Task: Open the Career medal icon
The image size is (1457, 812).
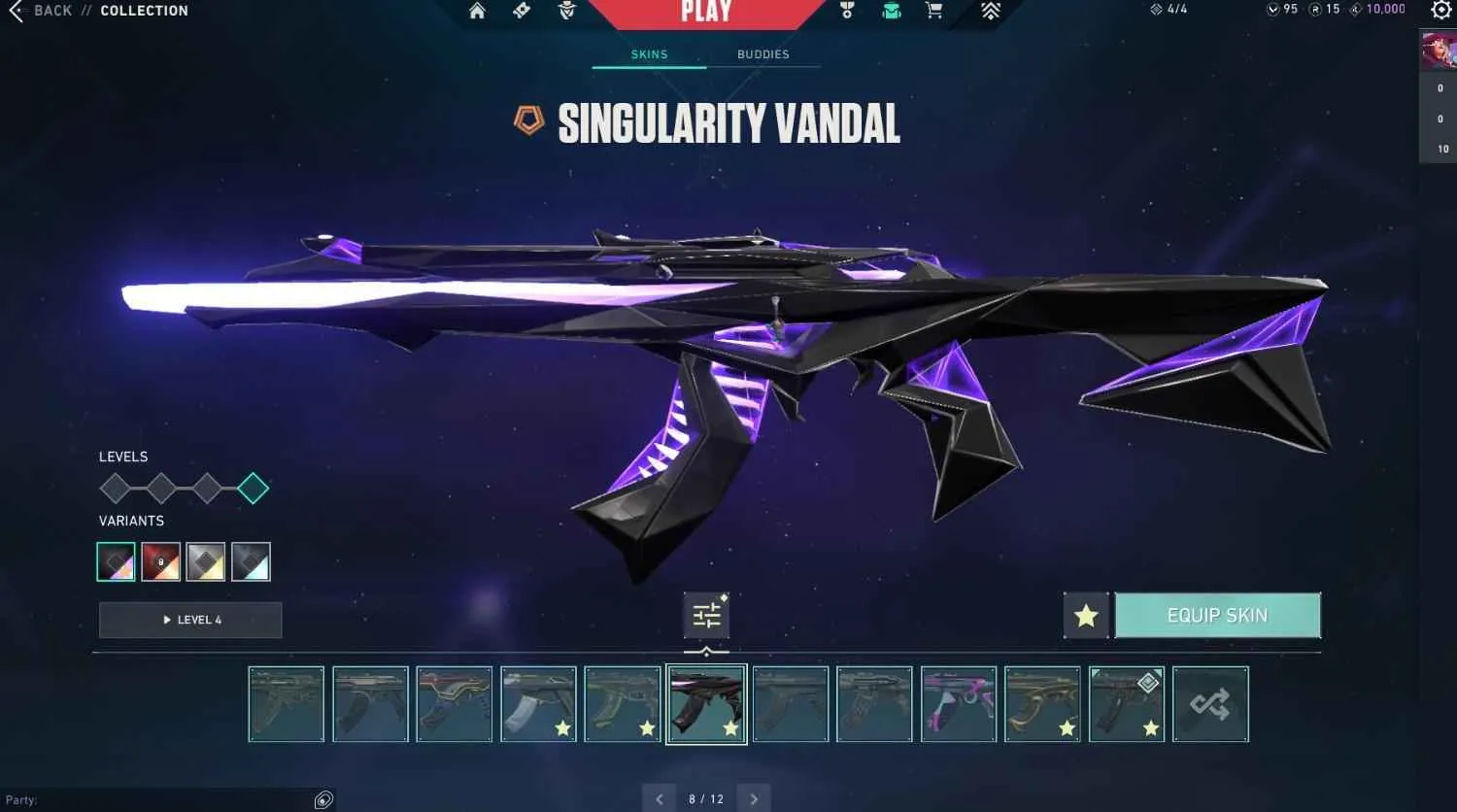Action: coord(846,11)
